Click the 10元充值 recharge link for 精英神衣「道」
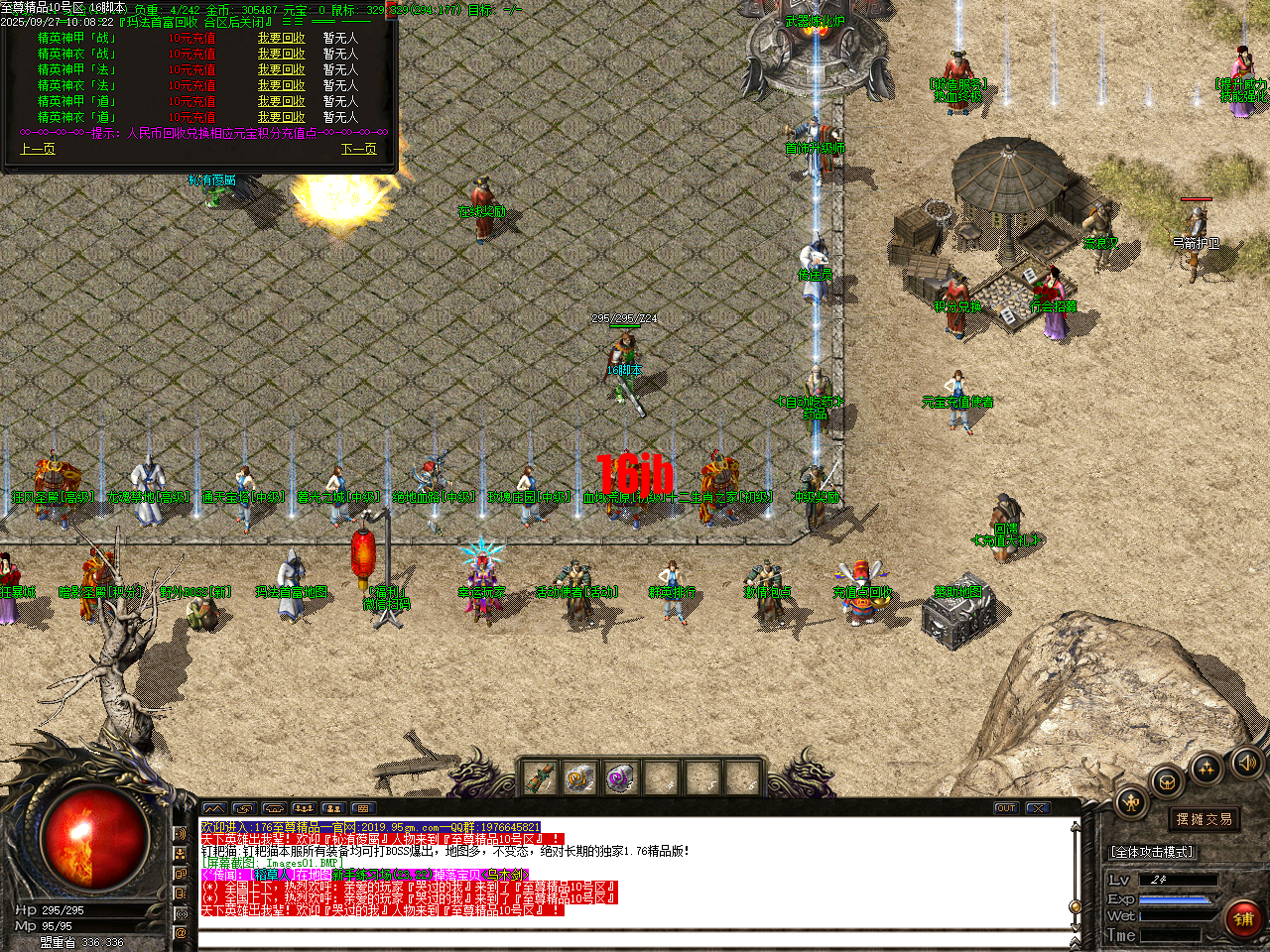Viewport: 1270px width, 952px height. click(194, 116)
